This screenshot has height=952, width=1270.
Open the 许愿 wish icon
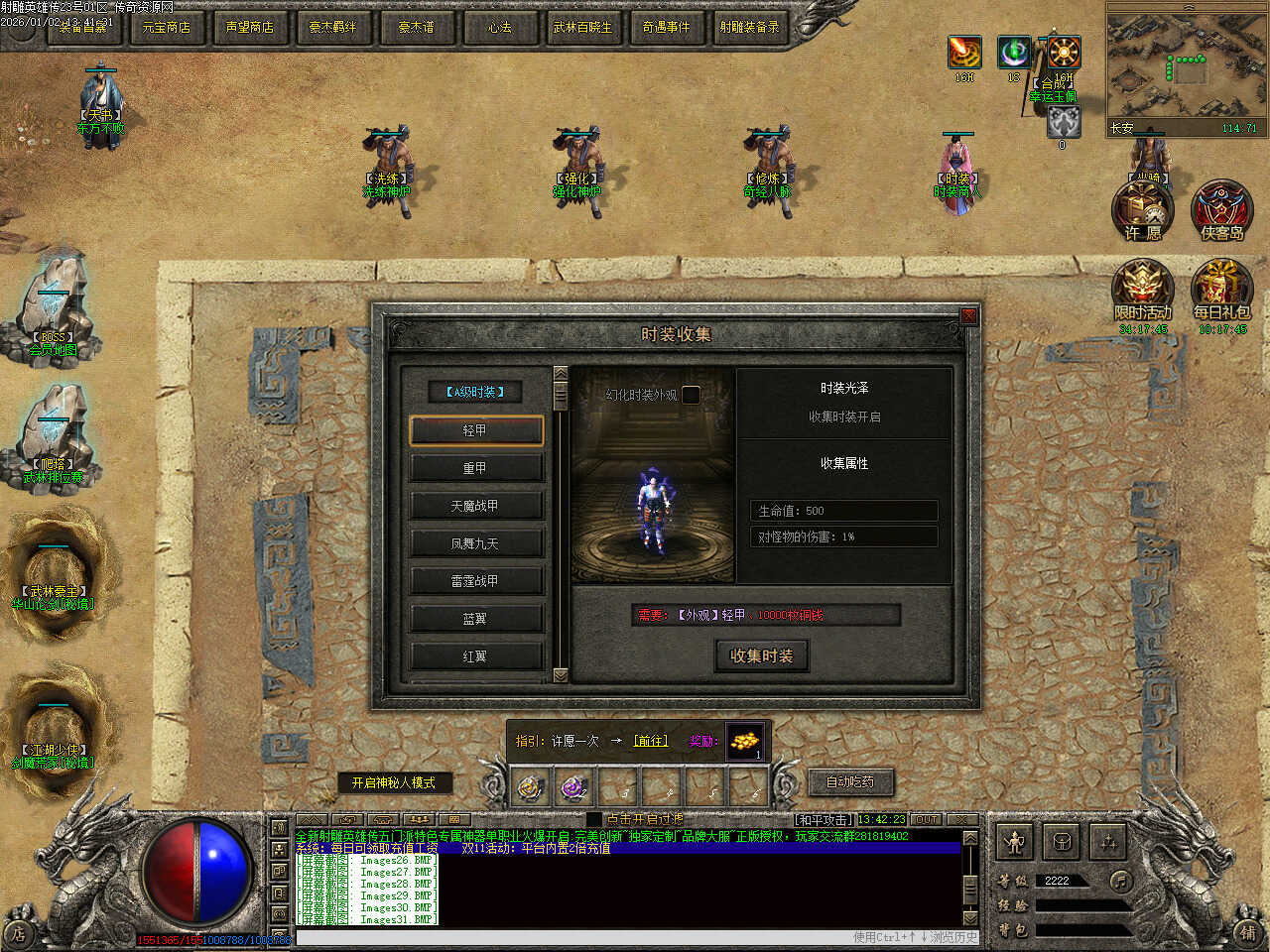[x=1143, y=211]
